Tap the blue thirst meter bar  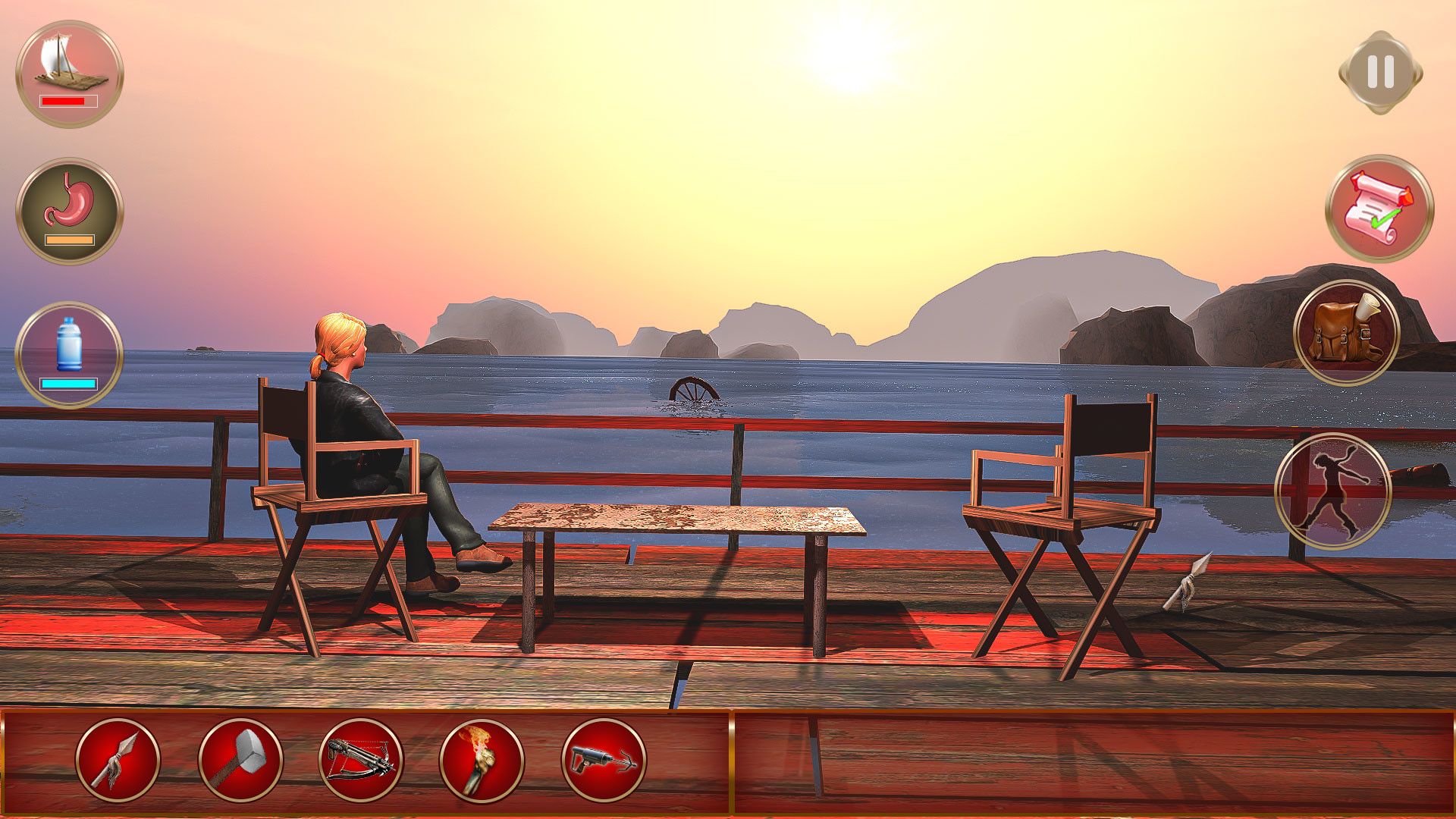tap(70, 384)
